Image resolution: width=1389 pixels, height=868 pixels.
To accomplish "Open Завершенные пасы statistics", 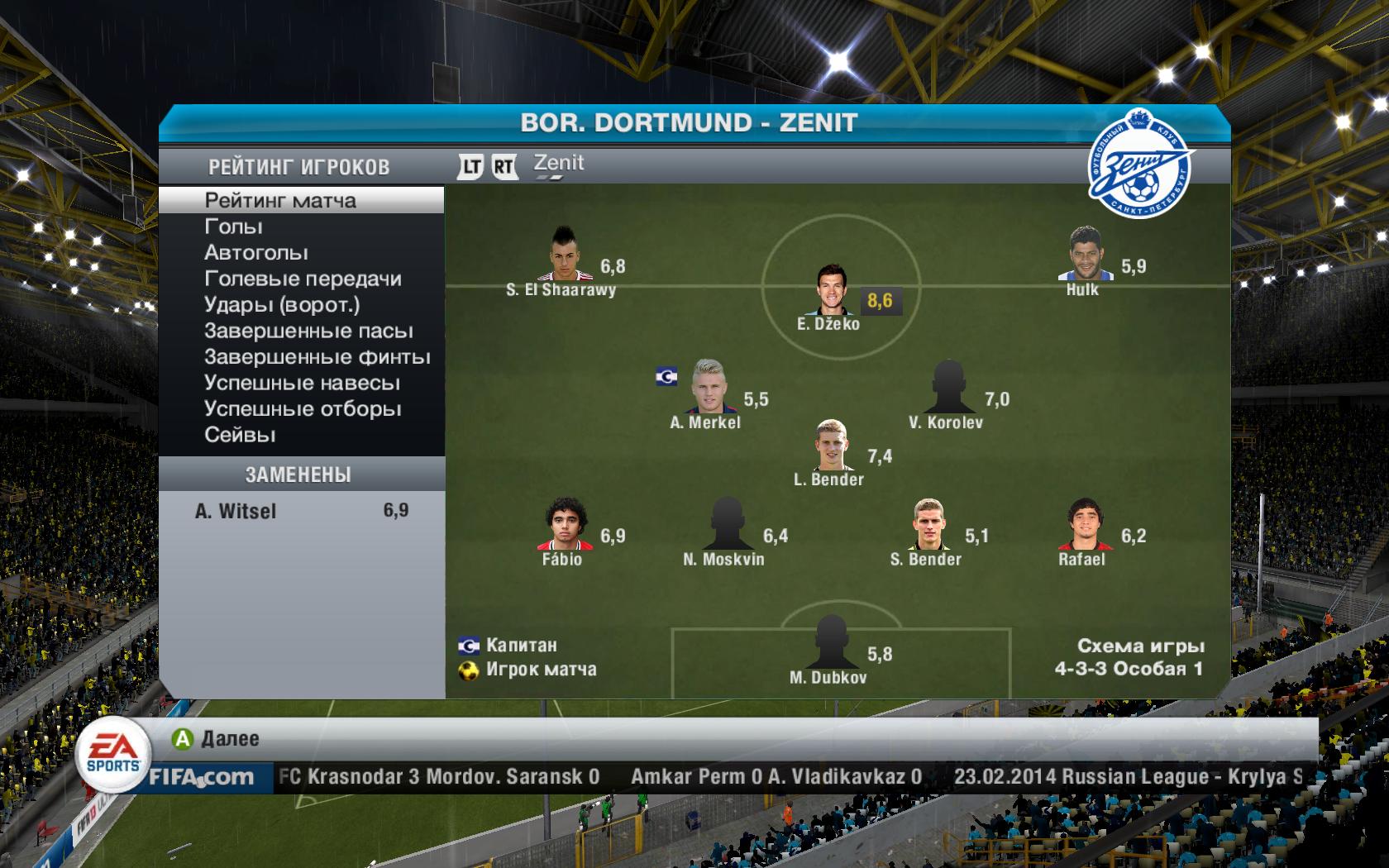I will coord(308,331).
